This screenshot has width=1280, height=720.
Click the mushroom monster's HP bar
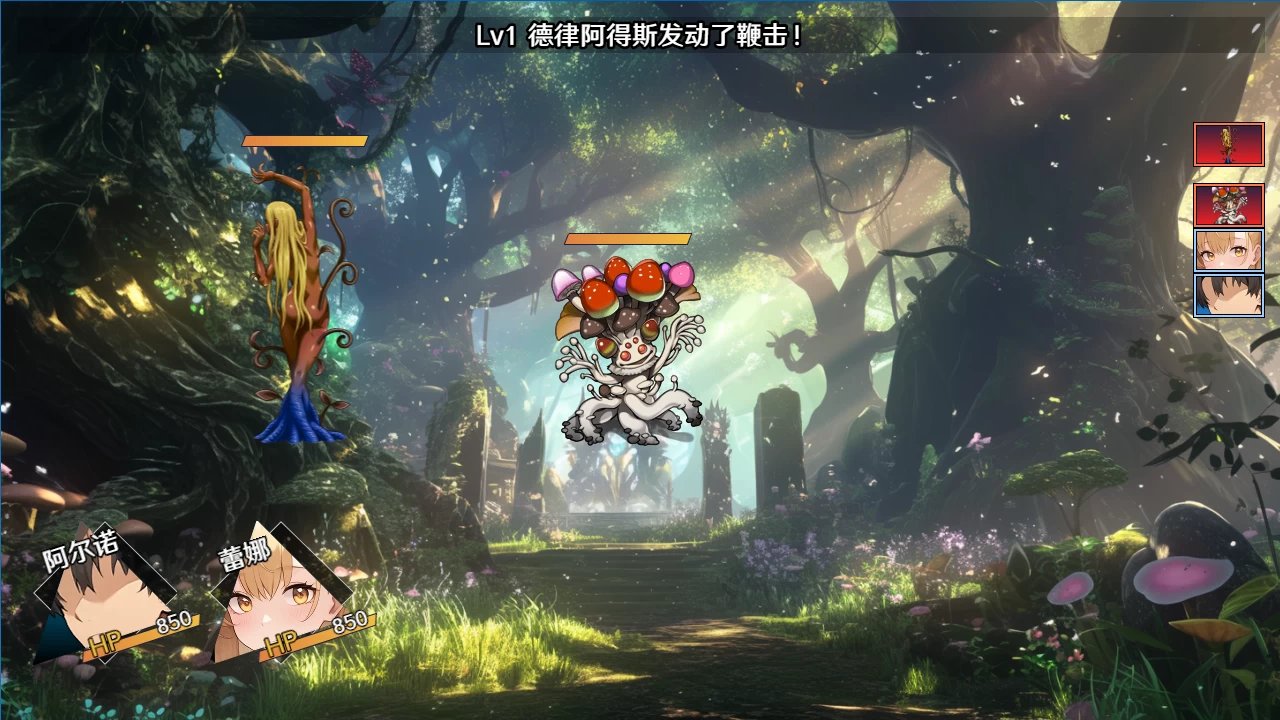625,240
